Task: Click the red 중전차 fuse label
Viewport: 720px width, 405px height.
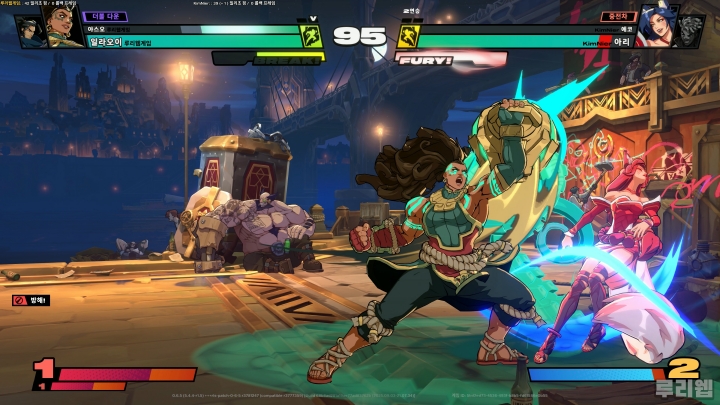Action: pyautogui.click(x=616, y=16)
